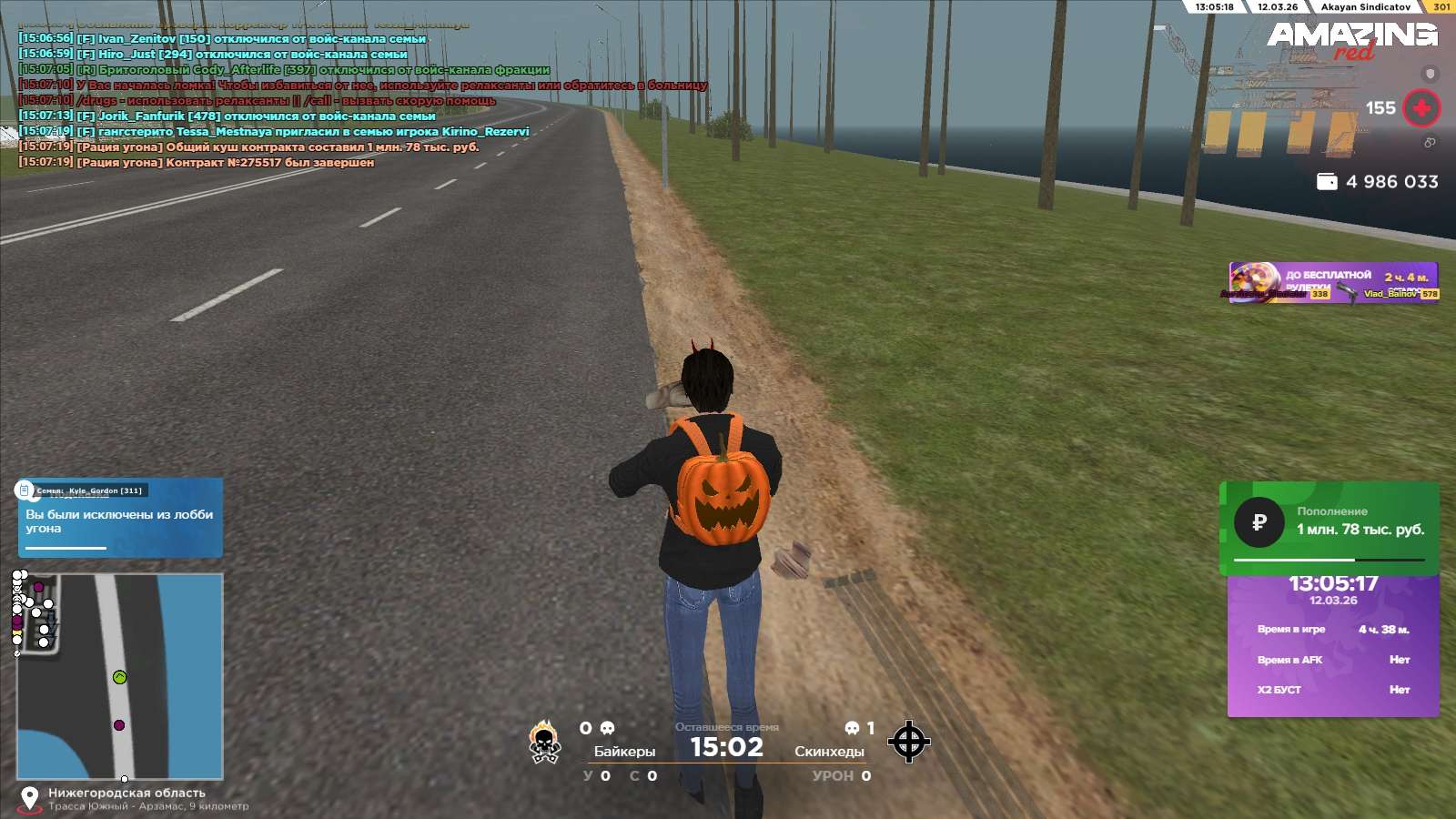Open the purple play time panel
The width and height of the screenshot is (1456, 819).
[x=1333, y=644]
